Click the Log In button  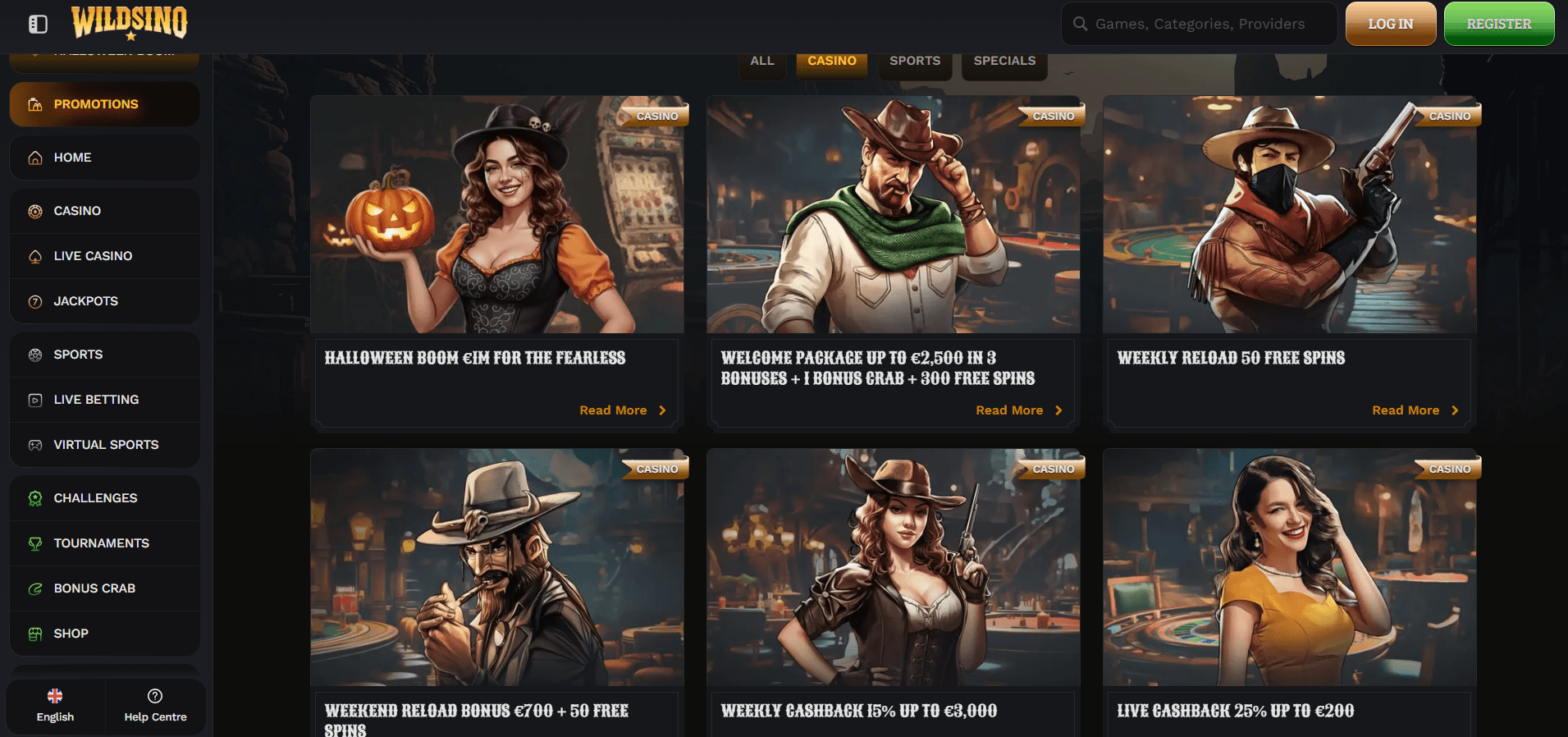click(1390, 24)
